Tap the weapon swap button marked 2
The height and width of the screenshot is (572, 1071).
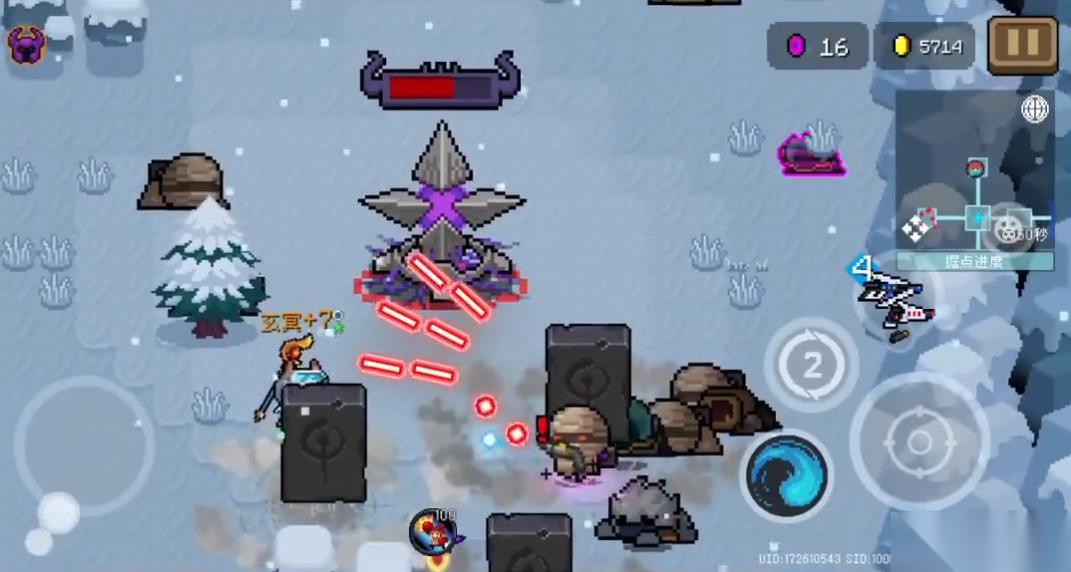pyautogui.click(x=811, y=365)
